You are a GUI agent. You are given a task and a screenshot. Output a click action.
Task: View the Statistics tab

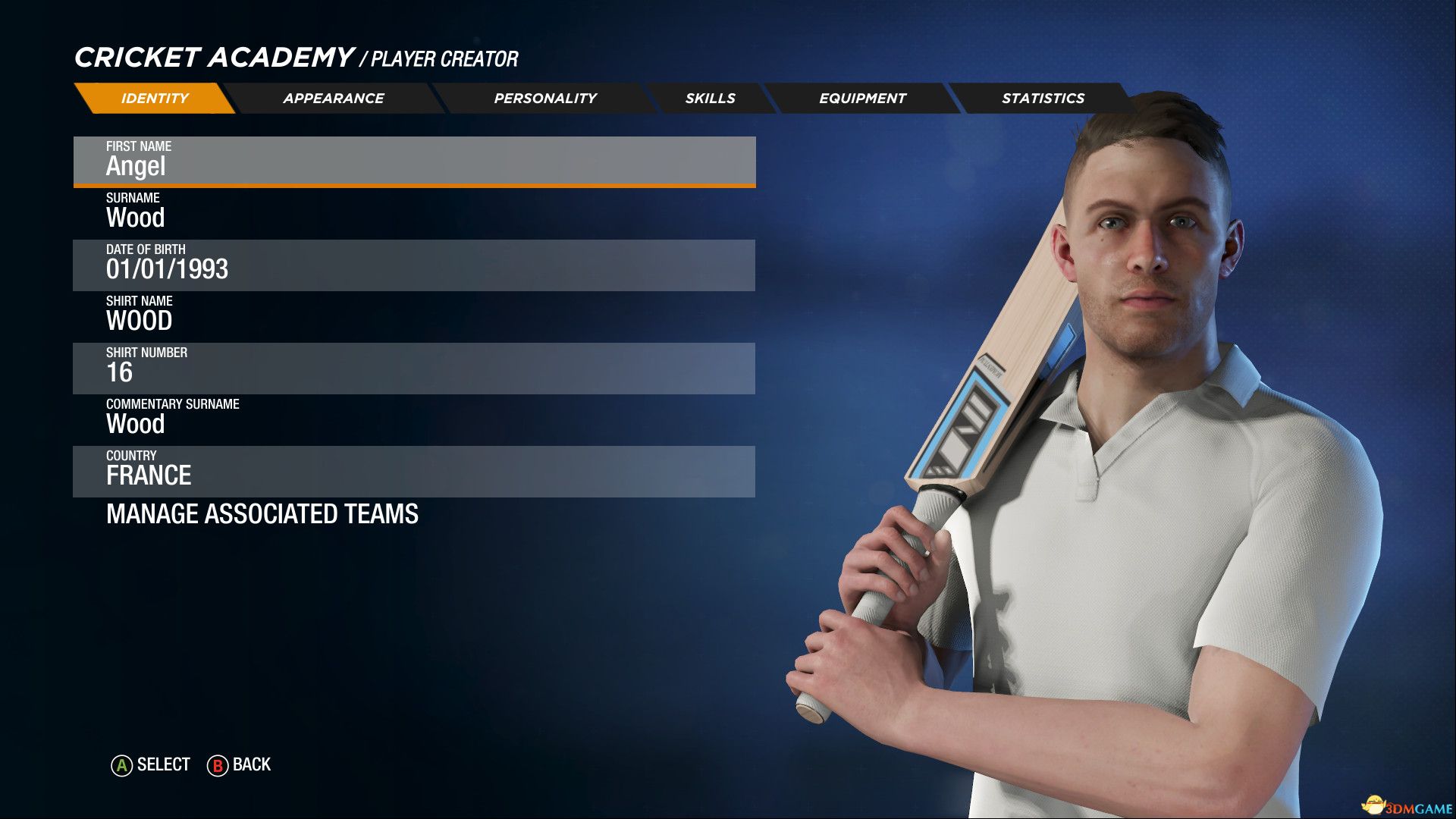[1043, 99]
